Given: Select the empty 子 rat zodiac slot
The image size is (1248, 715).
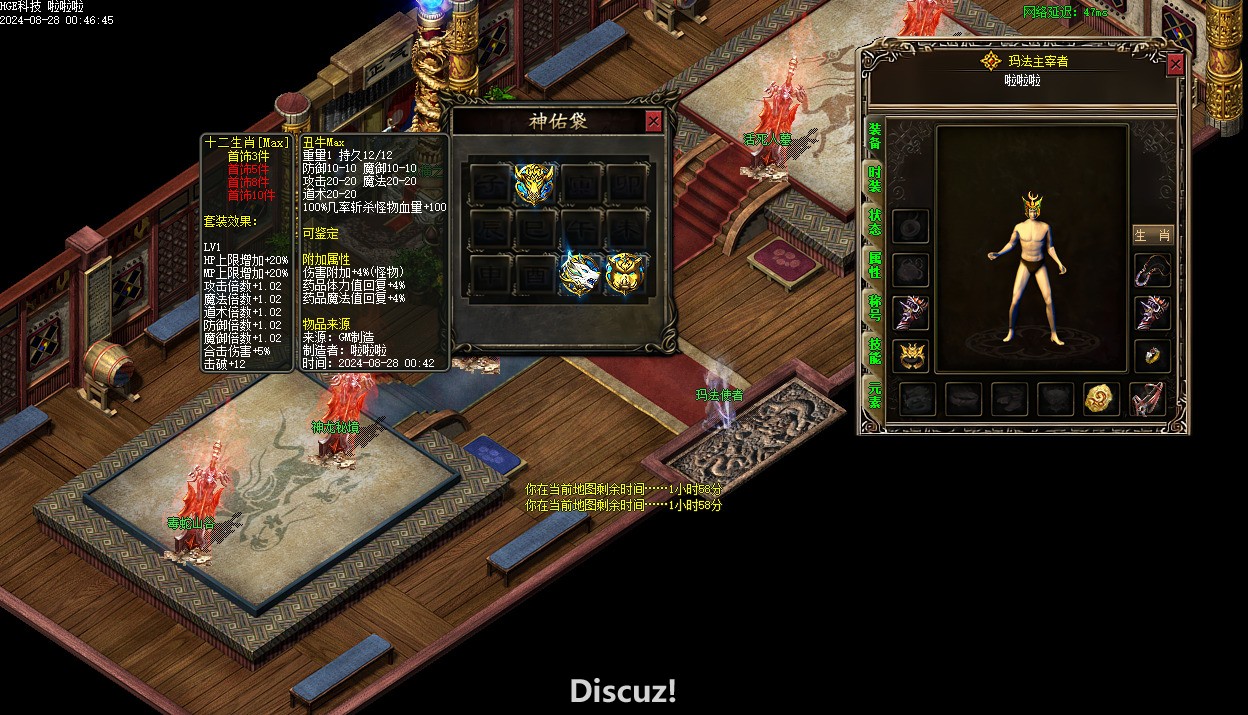Looking at the screenshot, I should click(x=489, y=184).
